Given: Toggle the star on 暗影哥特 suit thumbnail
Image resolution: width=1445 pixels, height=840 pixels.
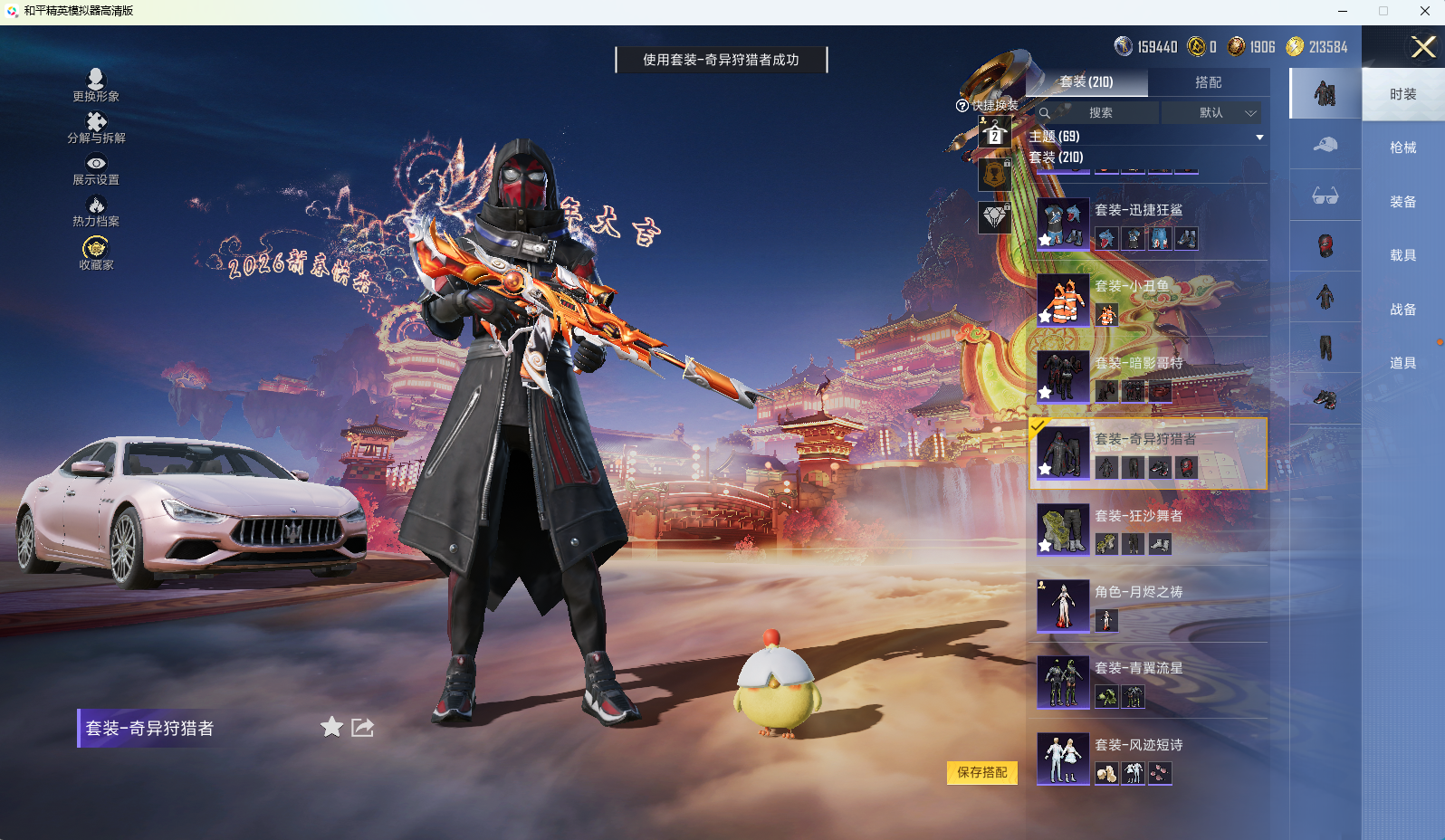Looking at the screenshot, I should point(1045,393).
